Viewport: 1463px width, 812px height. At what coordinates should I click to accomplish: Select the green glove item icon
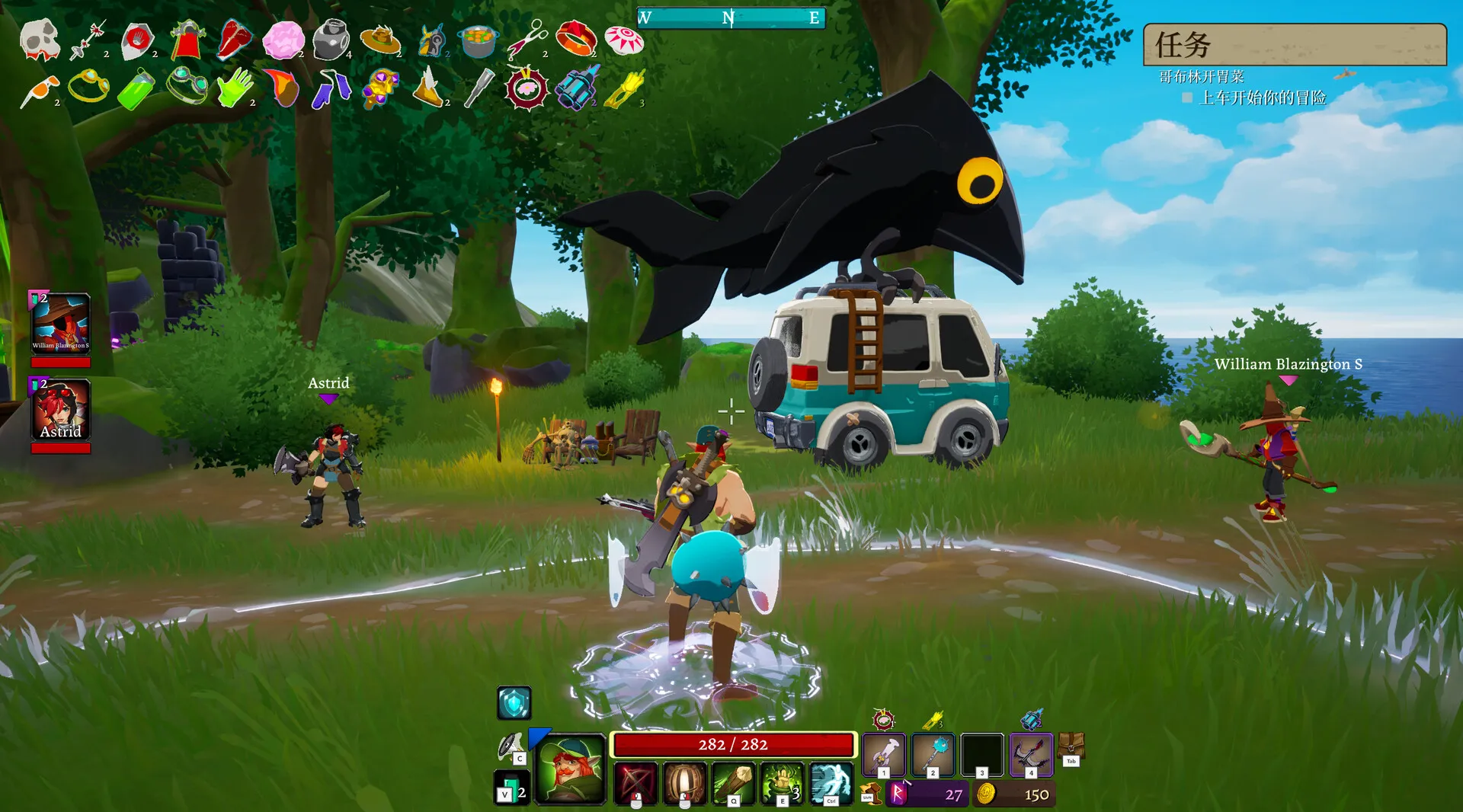(235, 88)
